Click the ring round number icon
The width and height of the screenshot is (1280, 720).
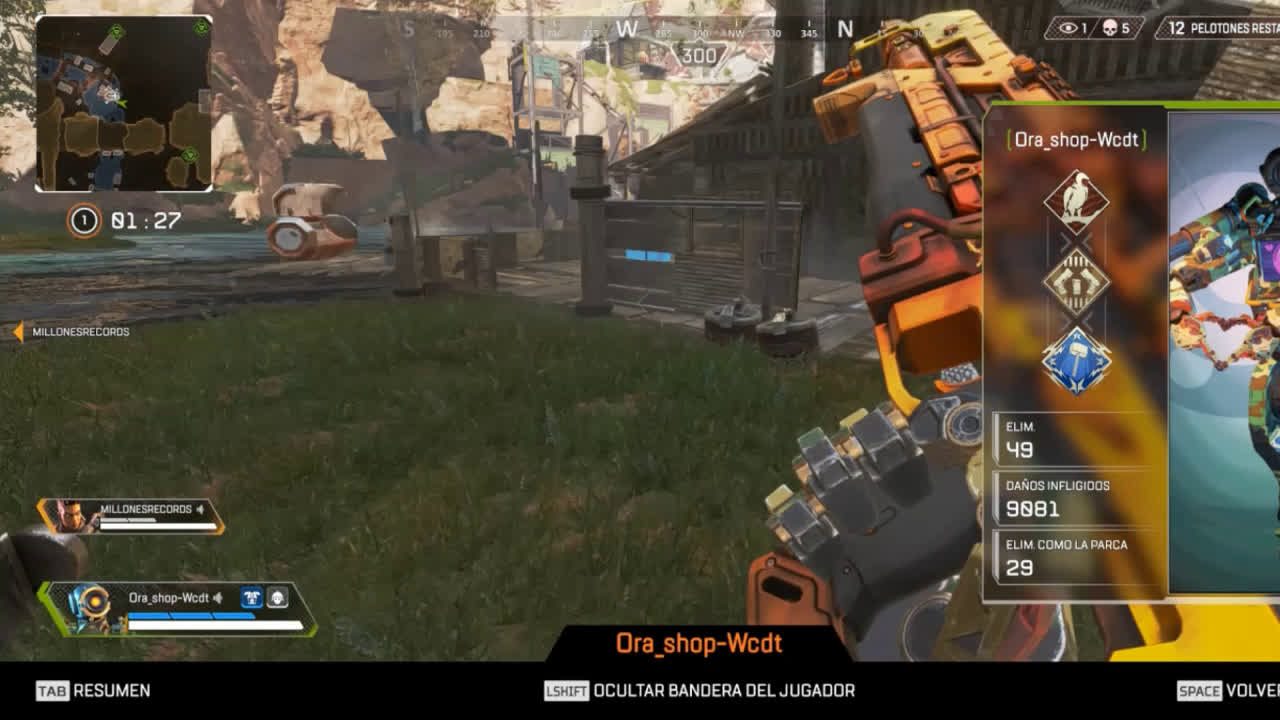coord(84,220)
